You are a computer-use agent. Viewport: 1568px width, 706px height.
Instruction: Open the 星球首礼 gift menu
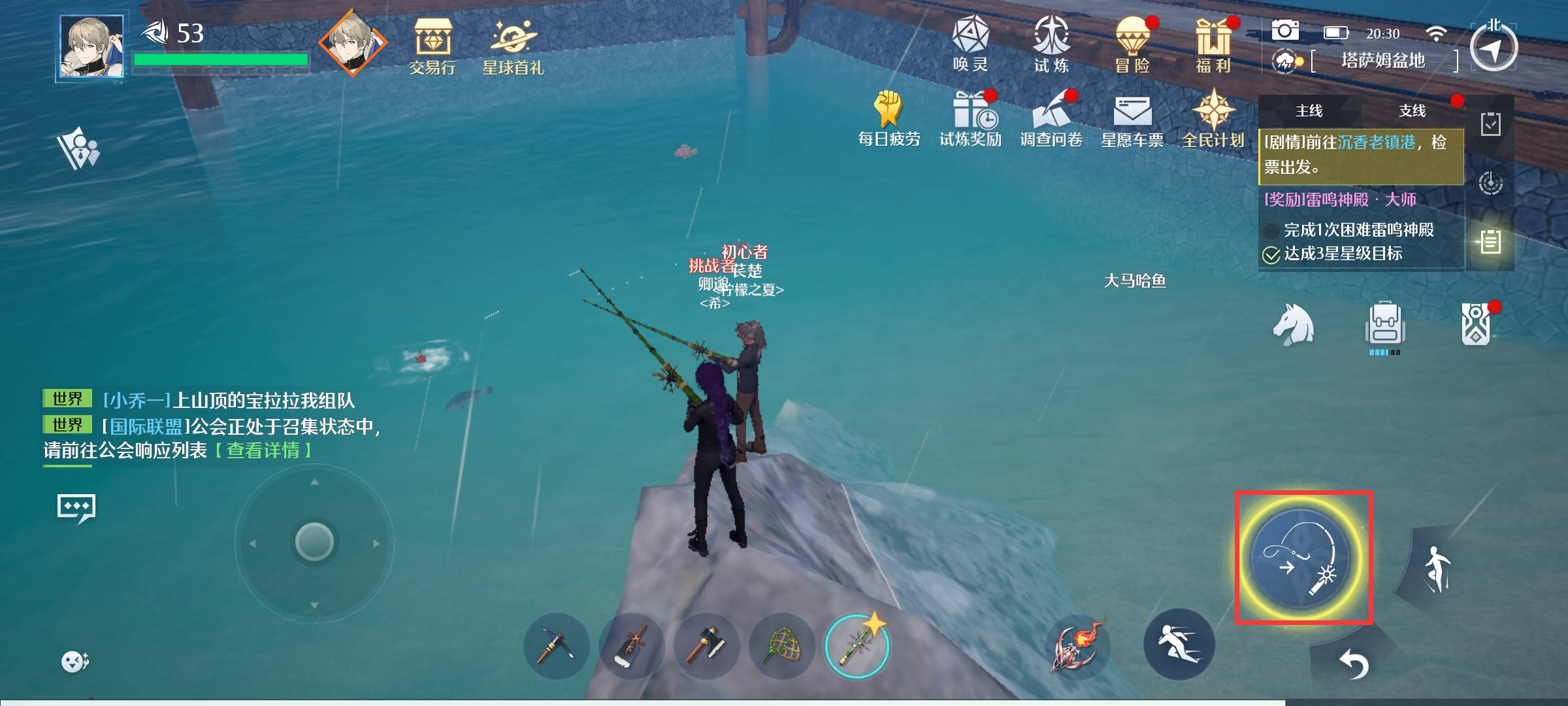513,46
